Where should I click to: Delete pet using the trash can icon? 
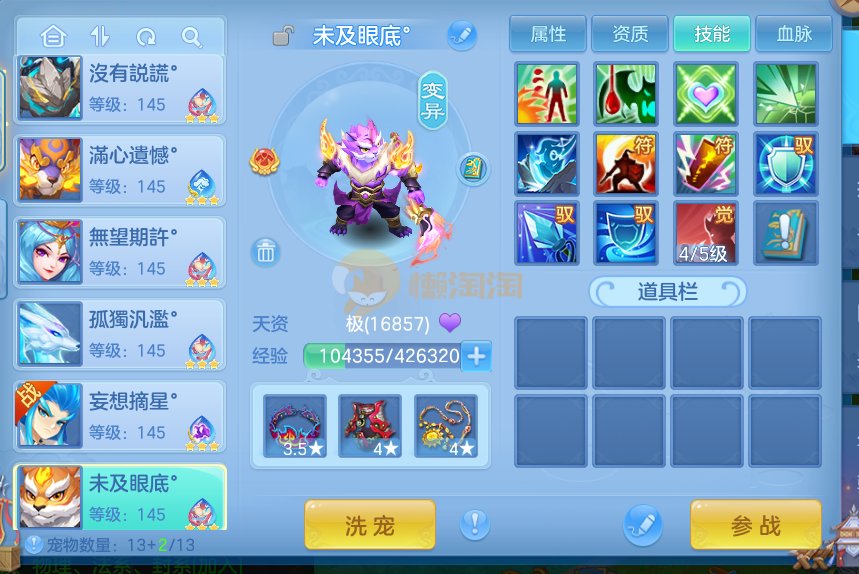pos(265,251)
